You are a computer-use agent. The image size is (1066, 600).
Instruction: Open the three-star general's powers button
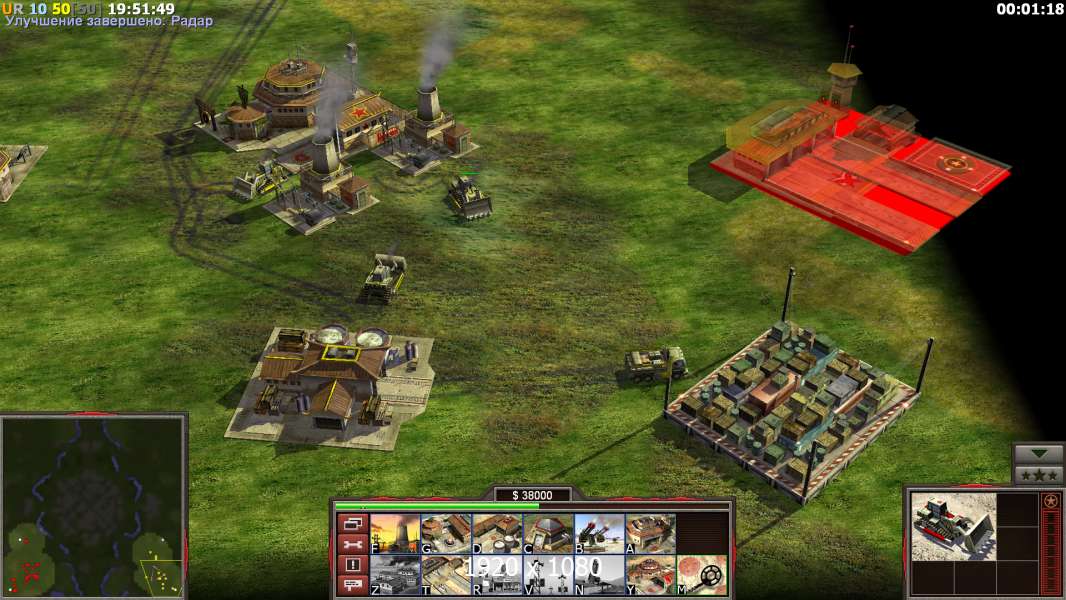click(x=1038, y=475)
